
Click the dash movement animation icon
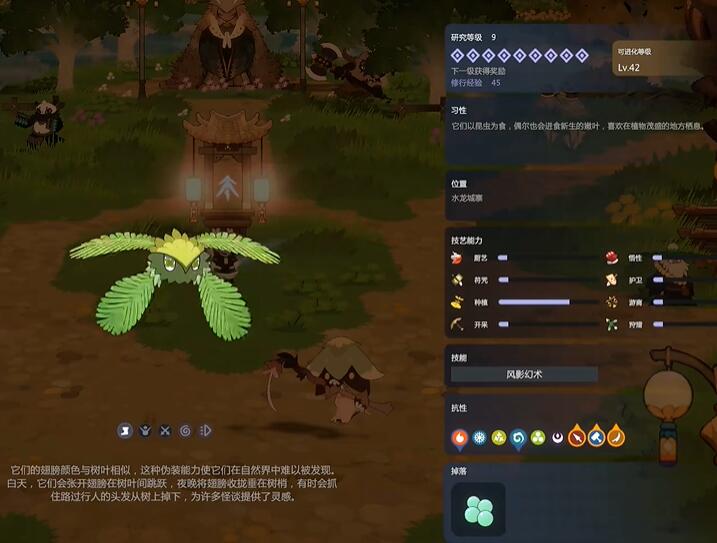click(205, 431)
